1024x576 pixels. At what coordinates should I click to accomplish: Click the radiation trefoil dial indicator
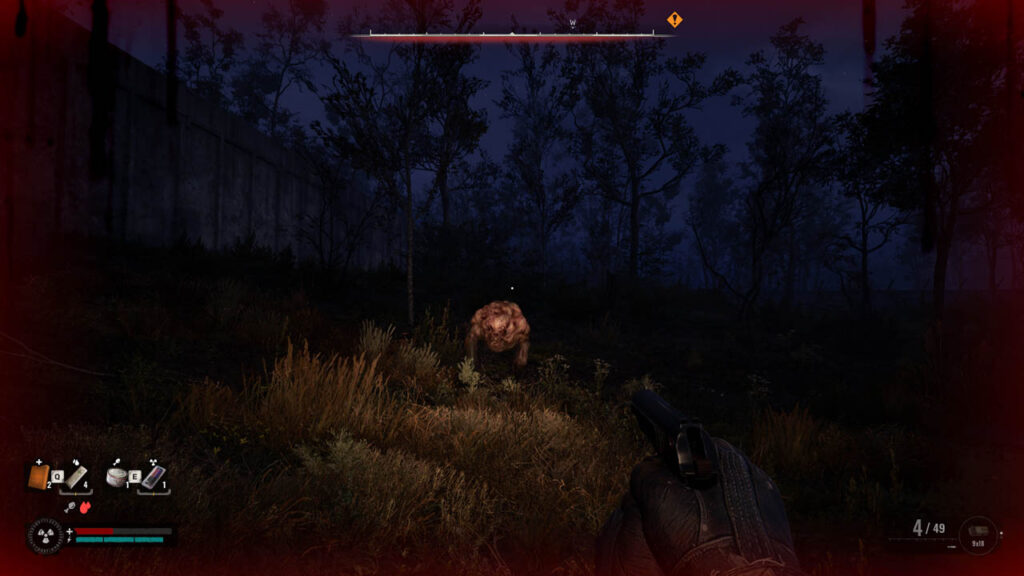click(45, 536)
